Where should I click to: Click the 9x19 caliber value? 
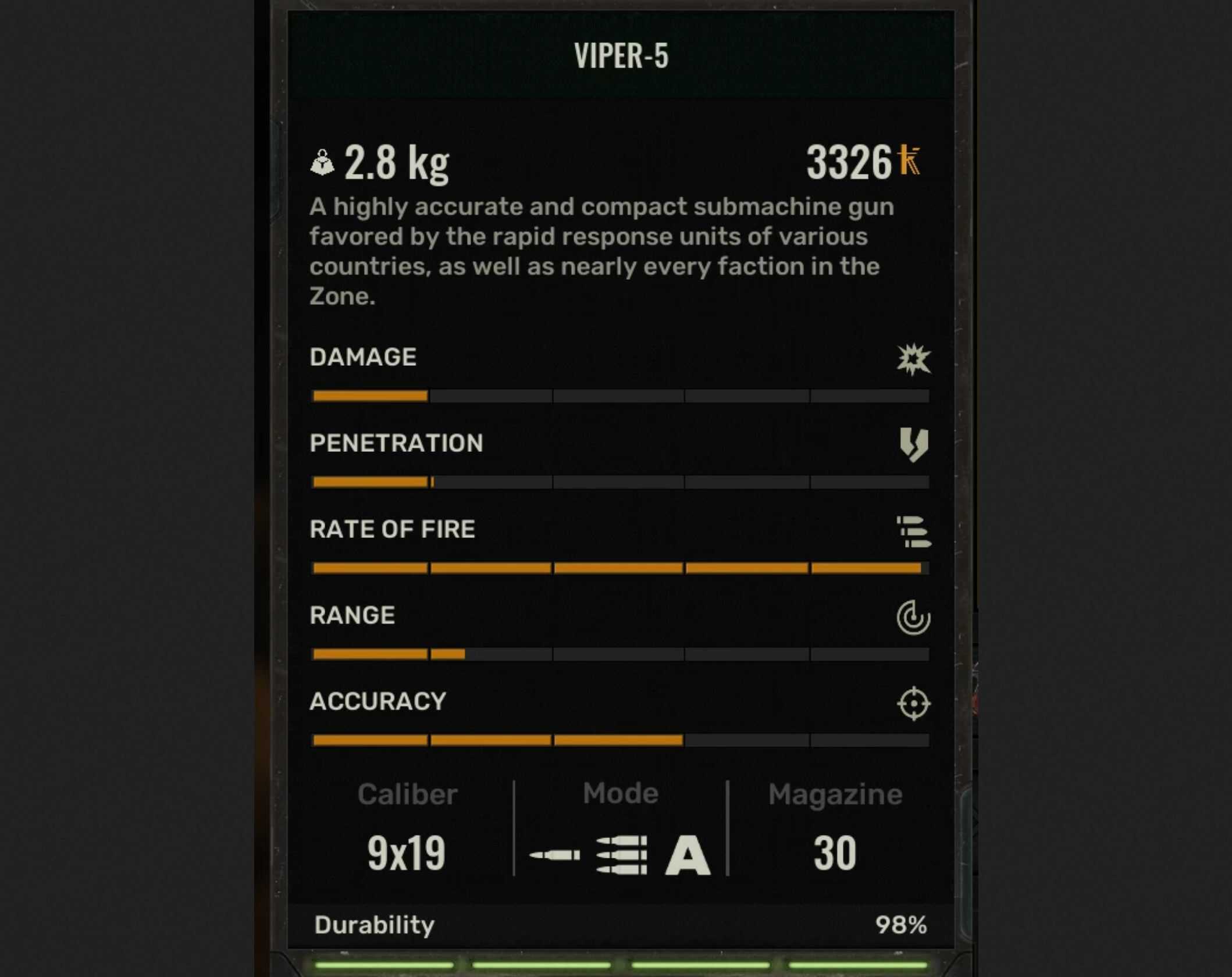407,851
